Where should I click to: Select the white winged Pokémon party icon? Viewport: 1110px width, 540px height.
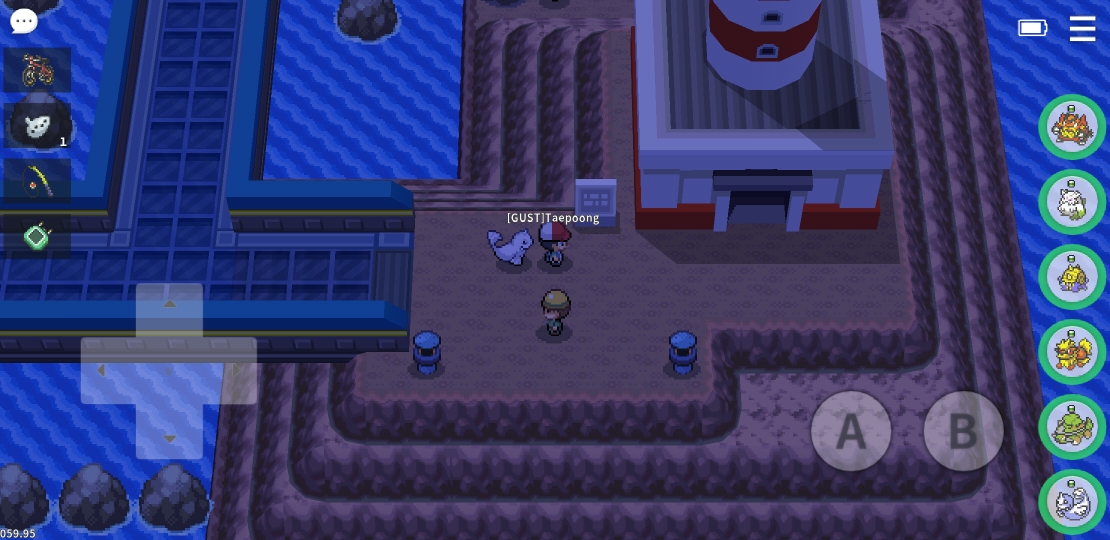click(x=1072, y=202)
